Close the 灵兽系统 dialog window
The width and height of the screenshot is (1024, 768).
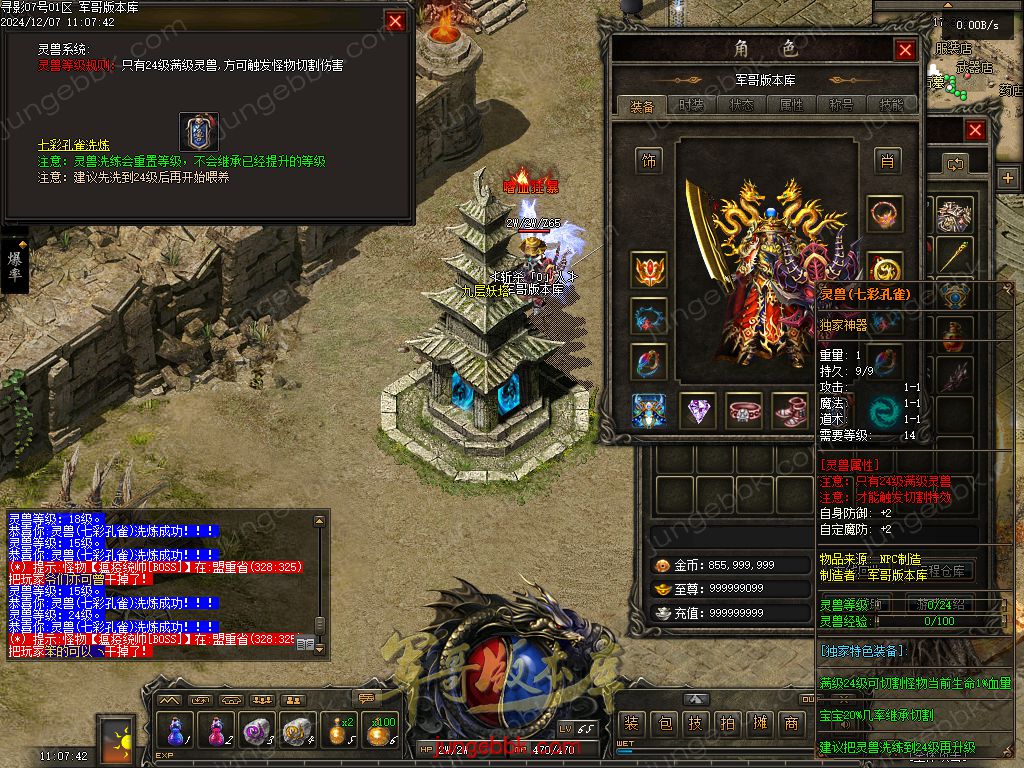click(396, 21)
